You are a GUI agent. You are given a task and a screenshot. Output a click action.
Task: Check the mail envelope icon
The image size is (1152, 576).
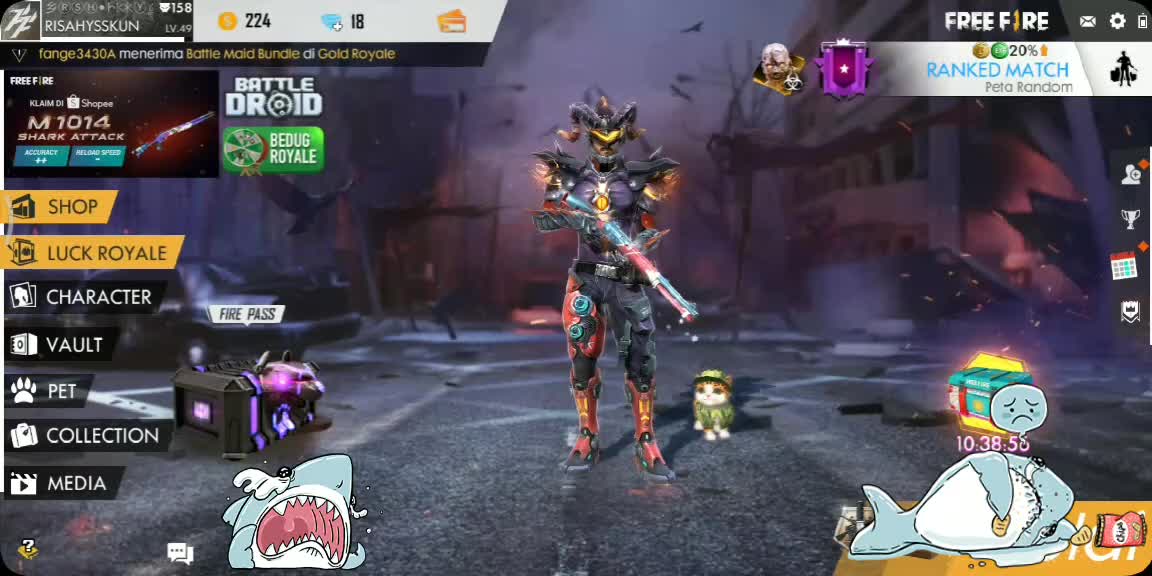1088,21
